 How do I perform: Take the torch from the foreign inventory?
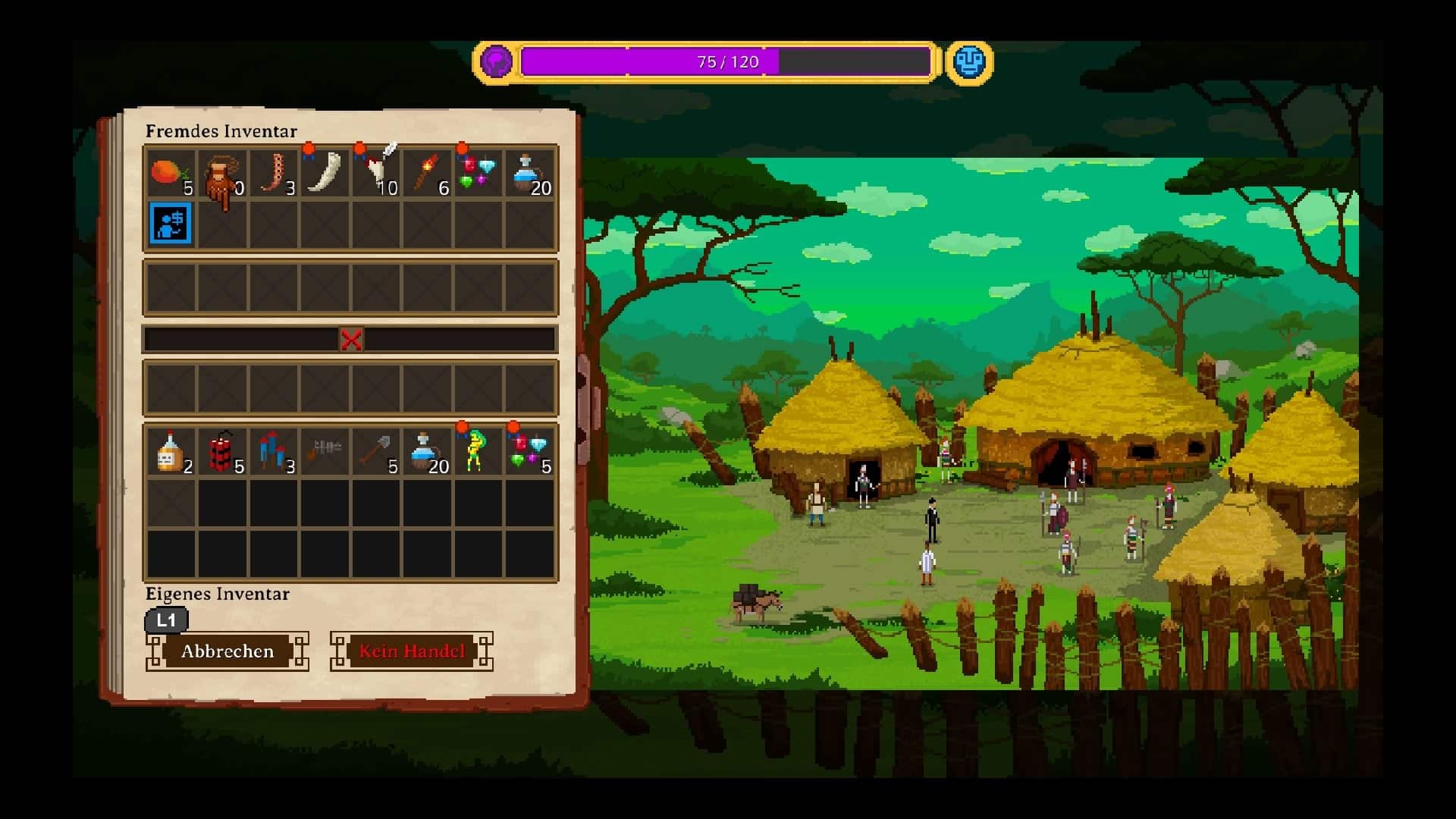pos(427,174)
